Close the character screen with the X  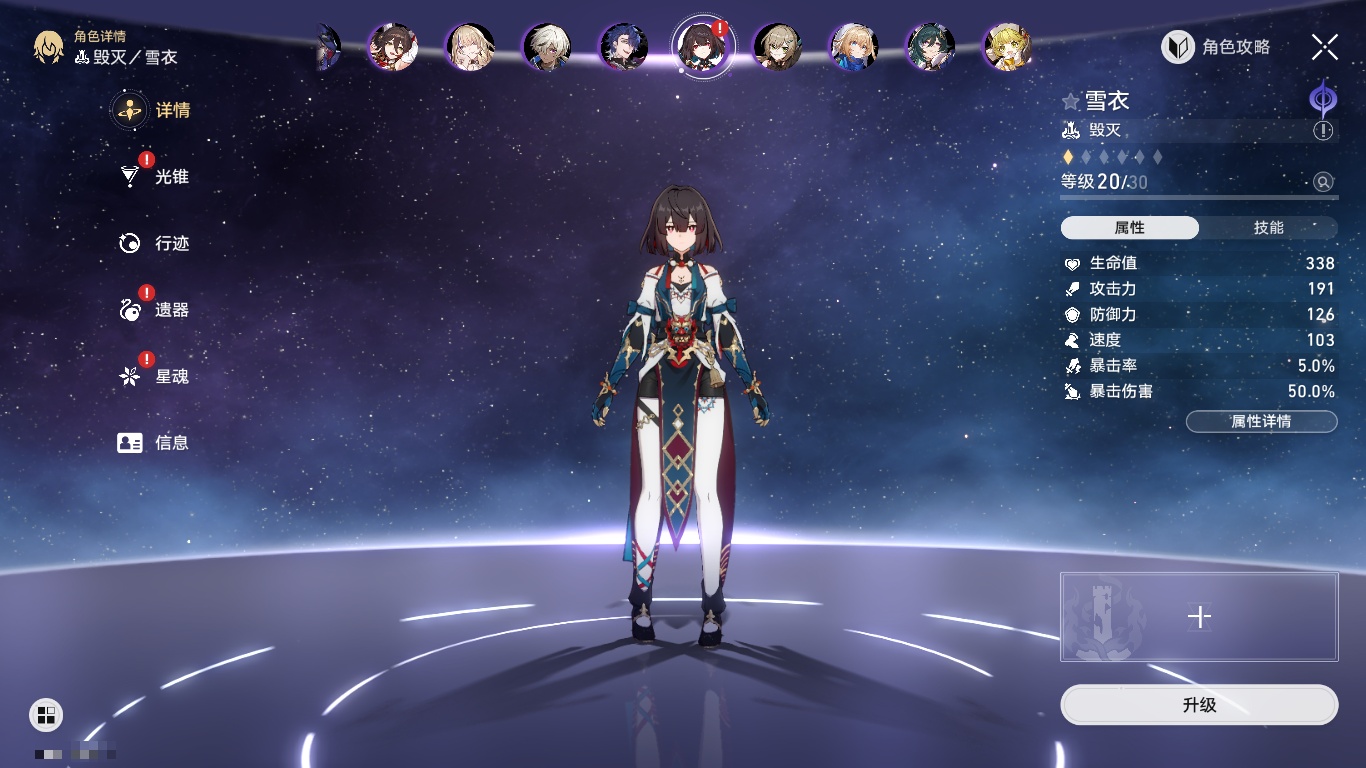point(1325,46)
